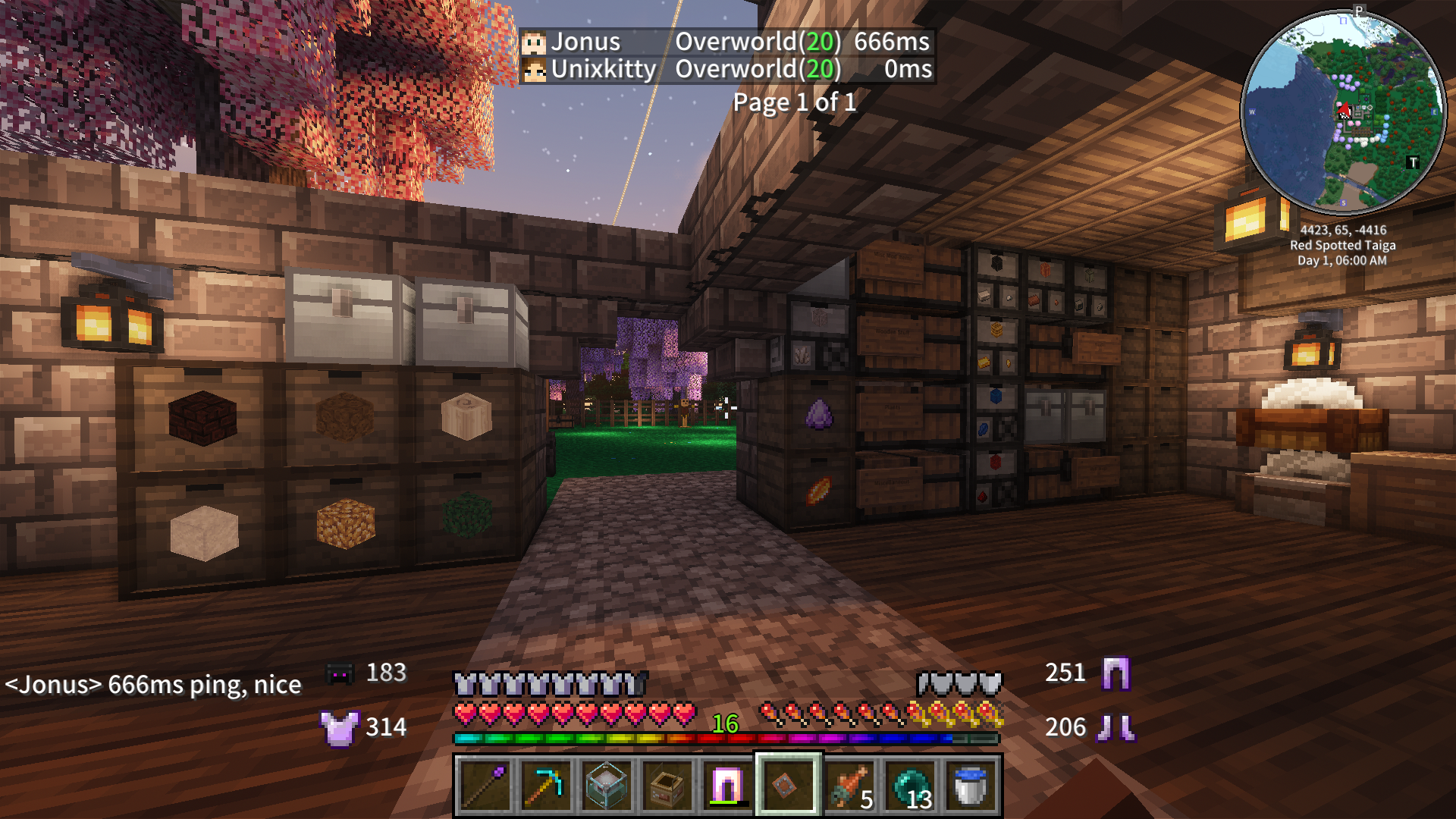Open the circular minimap

coord(1343,113)
